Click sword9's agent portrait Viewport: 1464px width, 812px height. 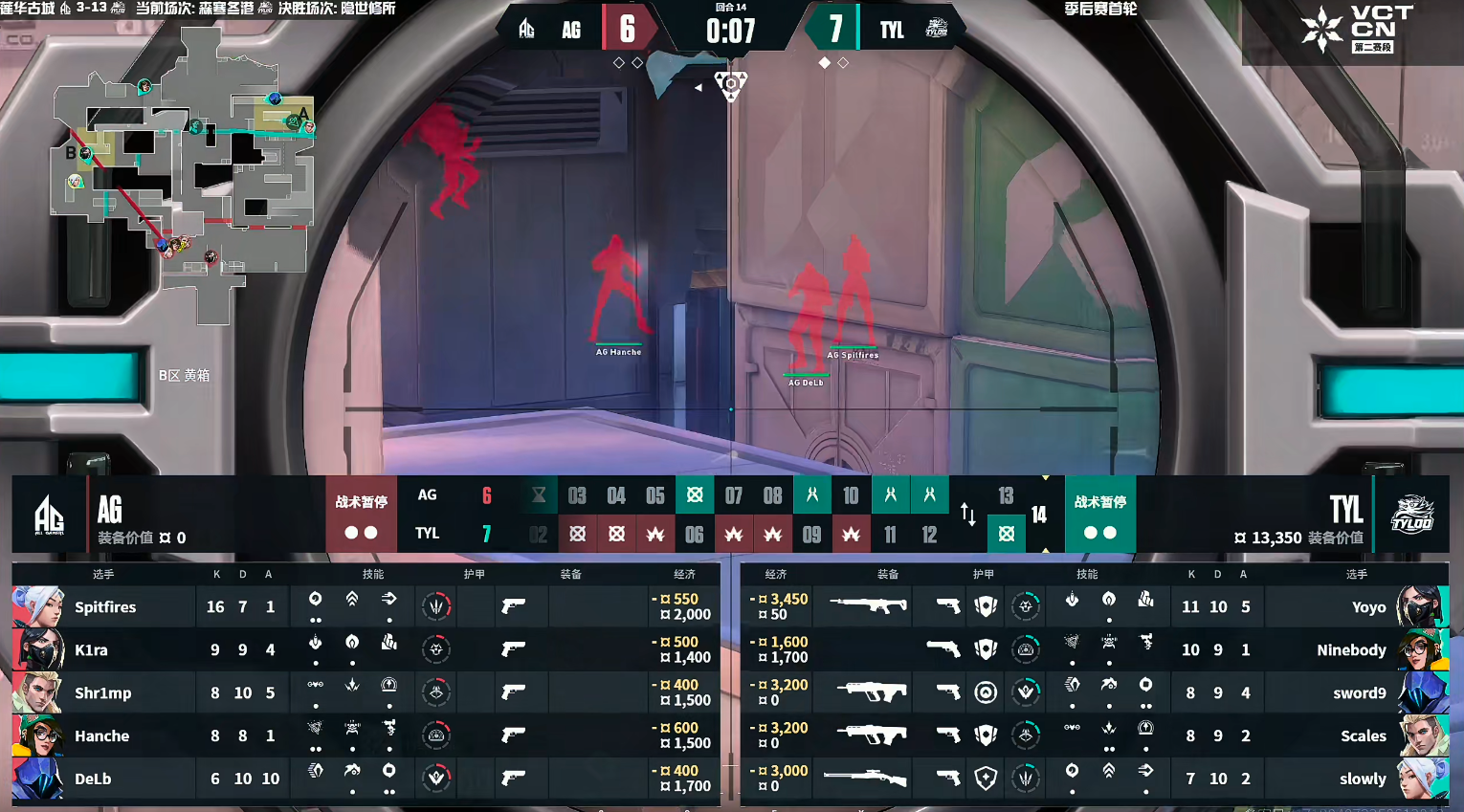(1421, 693)
